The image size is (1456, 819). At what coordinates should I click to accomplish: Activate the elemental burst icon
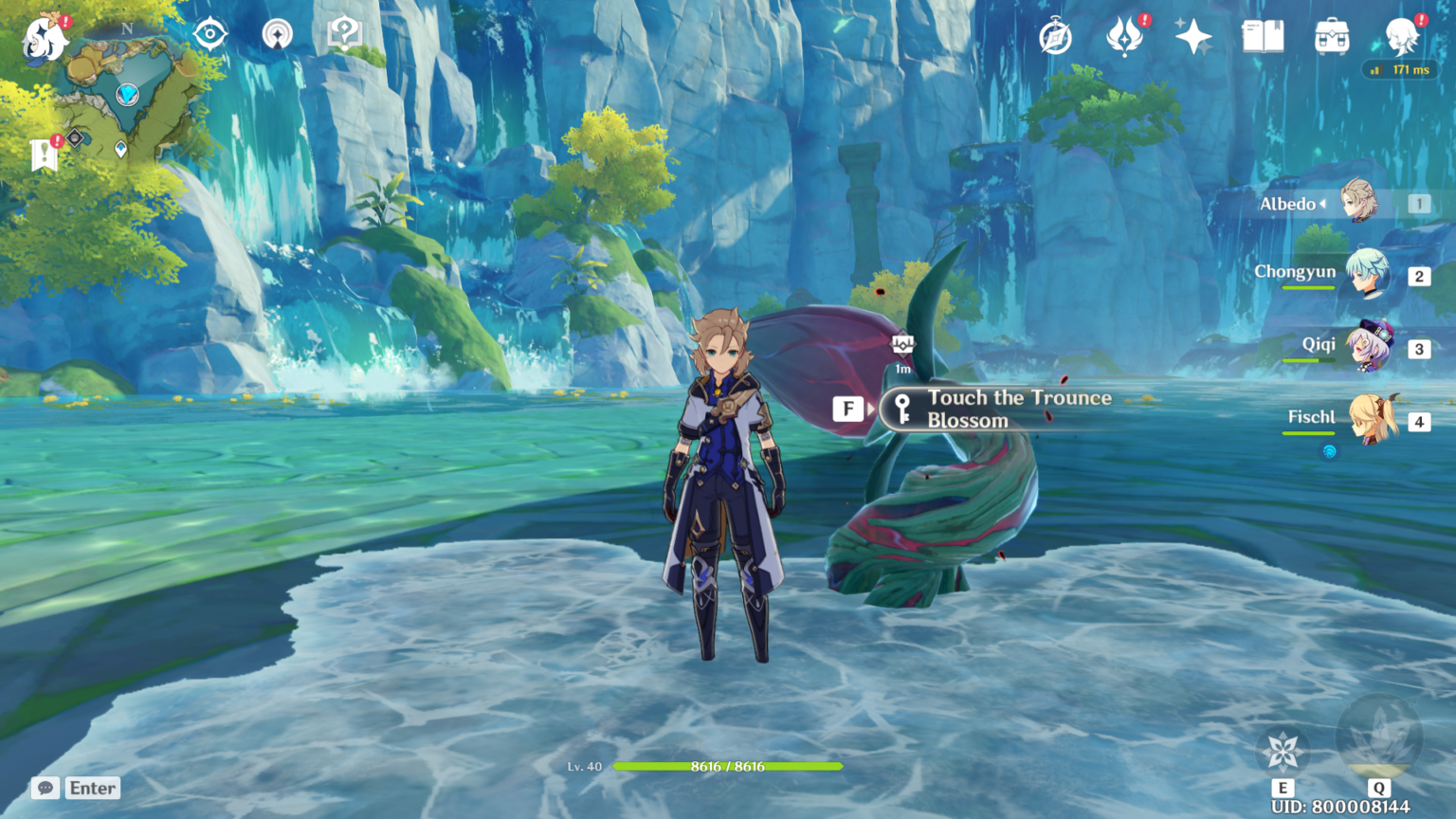[x=1378, y=737]
